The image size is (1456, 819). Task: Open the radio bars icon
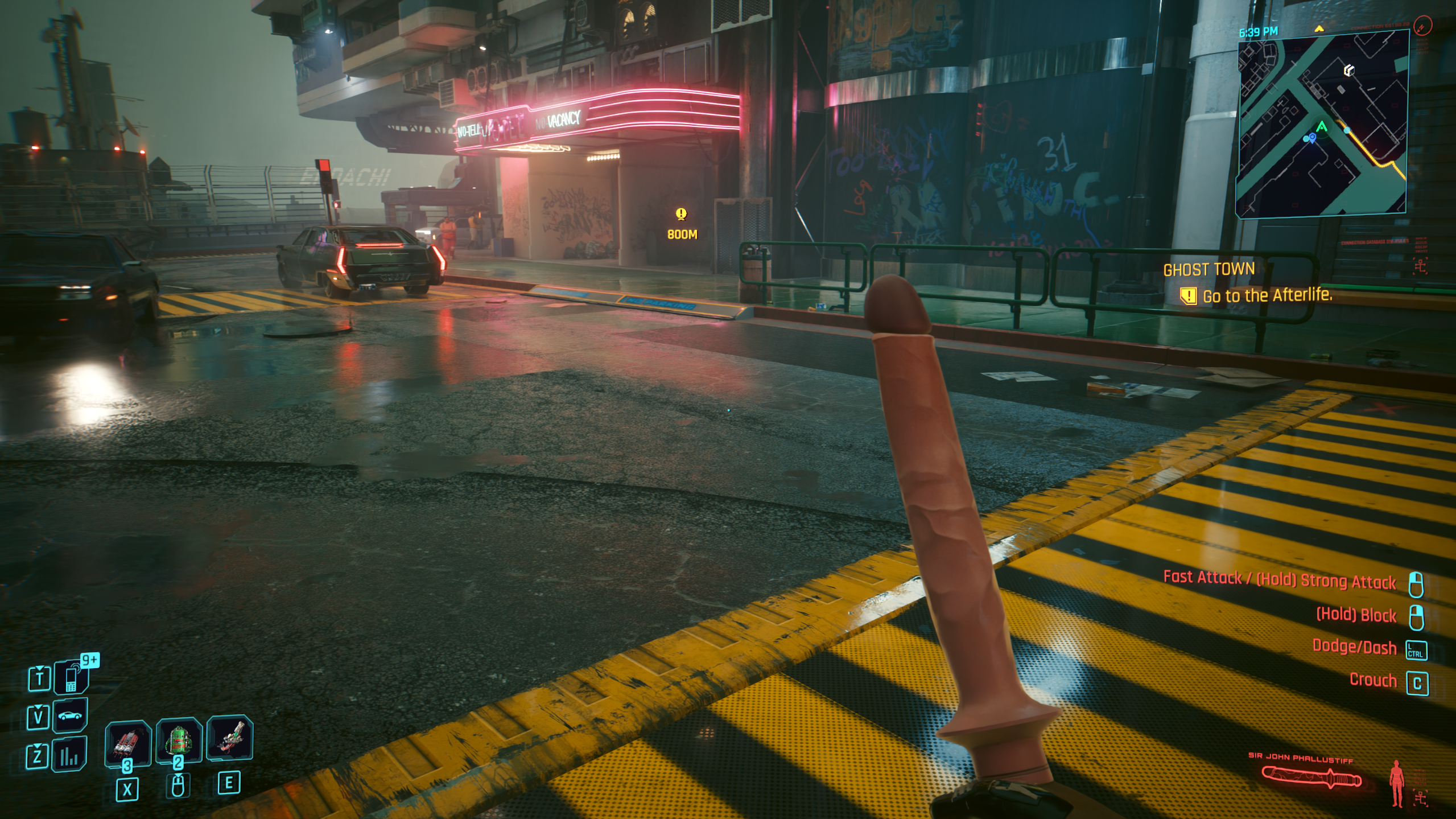69,755
